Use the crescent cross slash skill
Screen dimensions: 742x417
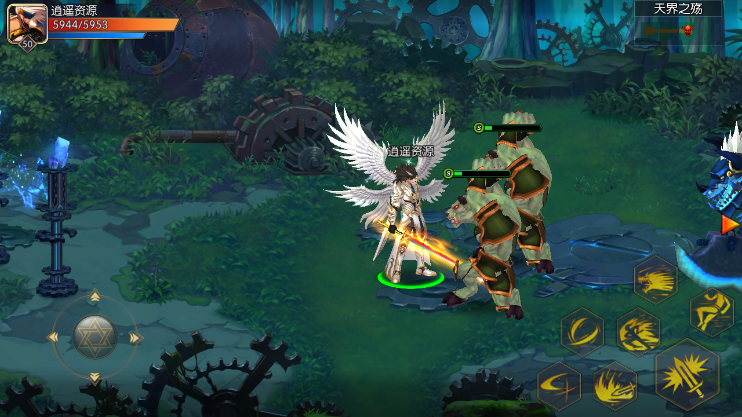pyautogui.click(x=559, y=384)
